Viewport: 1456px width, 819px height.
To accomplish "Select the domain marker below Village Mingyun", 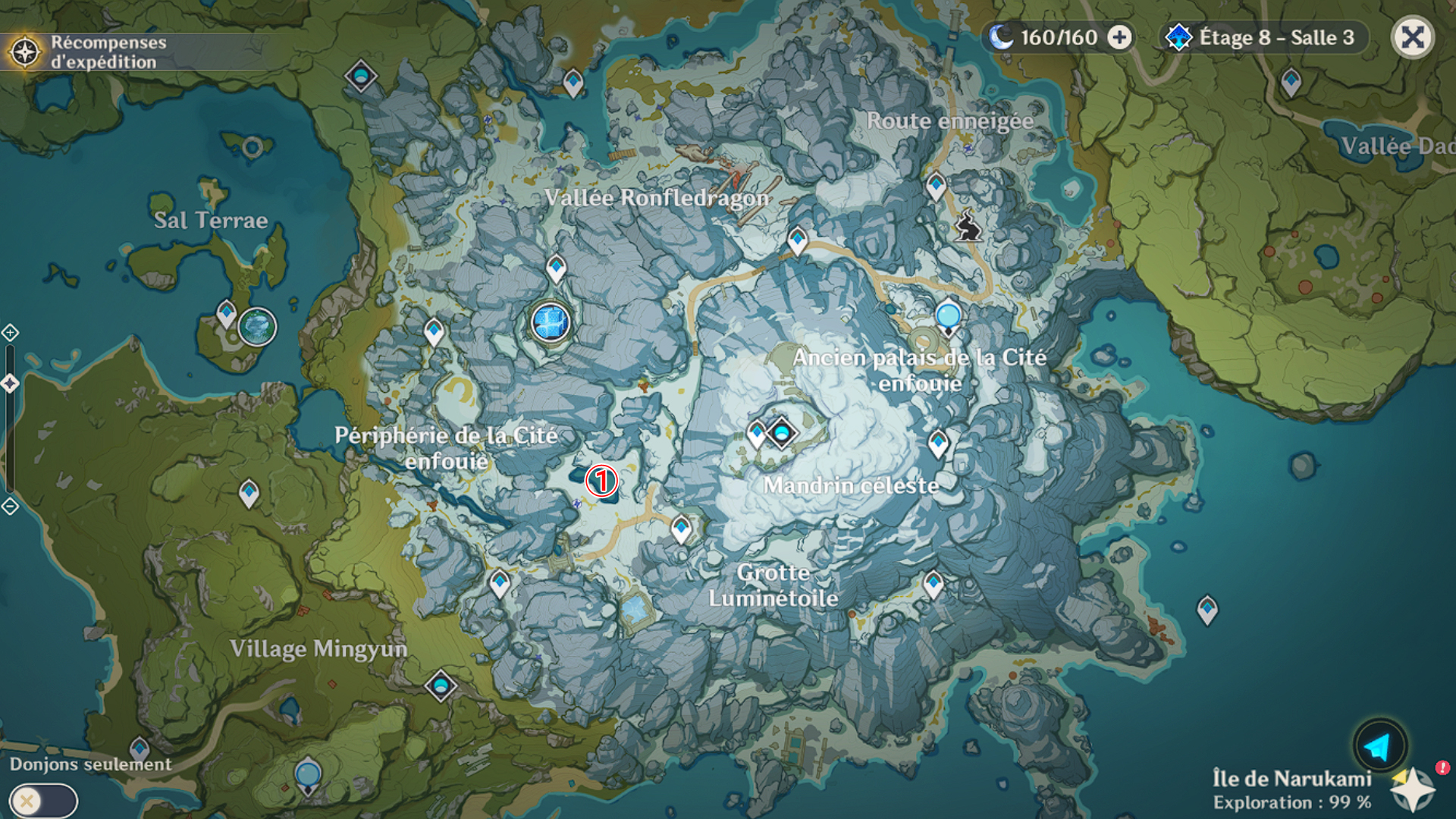I will pos(441,686).
